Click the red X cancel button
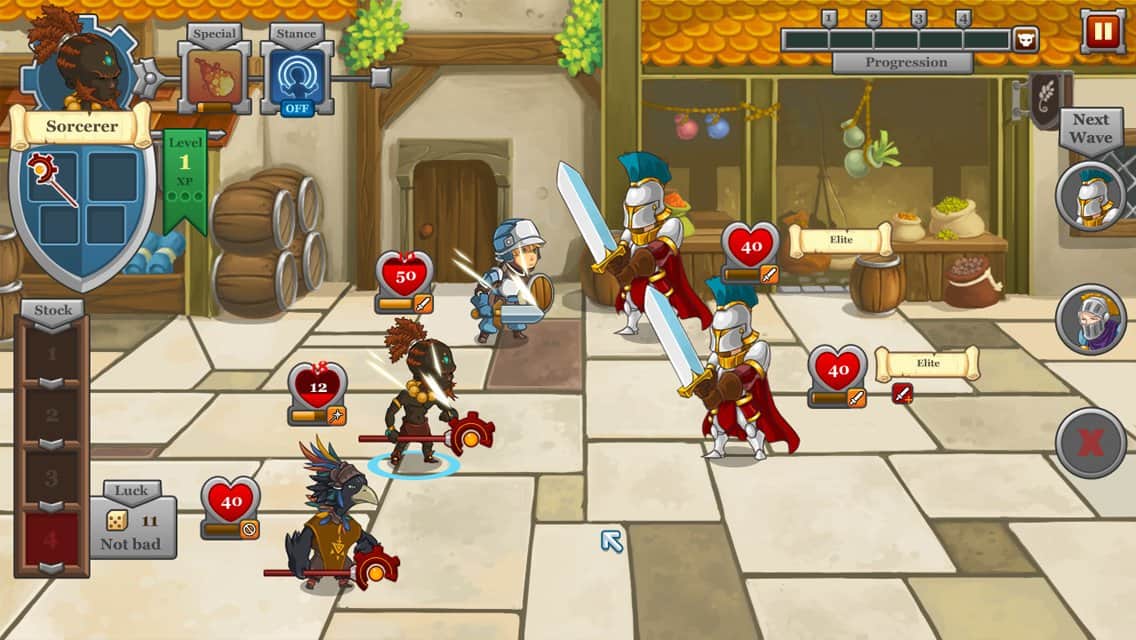 tap(1090, 443)
